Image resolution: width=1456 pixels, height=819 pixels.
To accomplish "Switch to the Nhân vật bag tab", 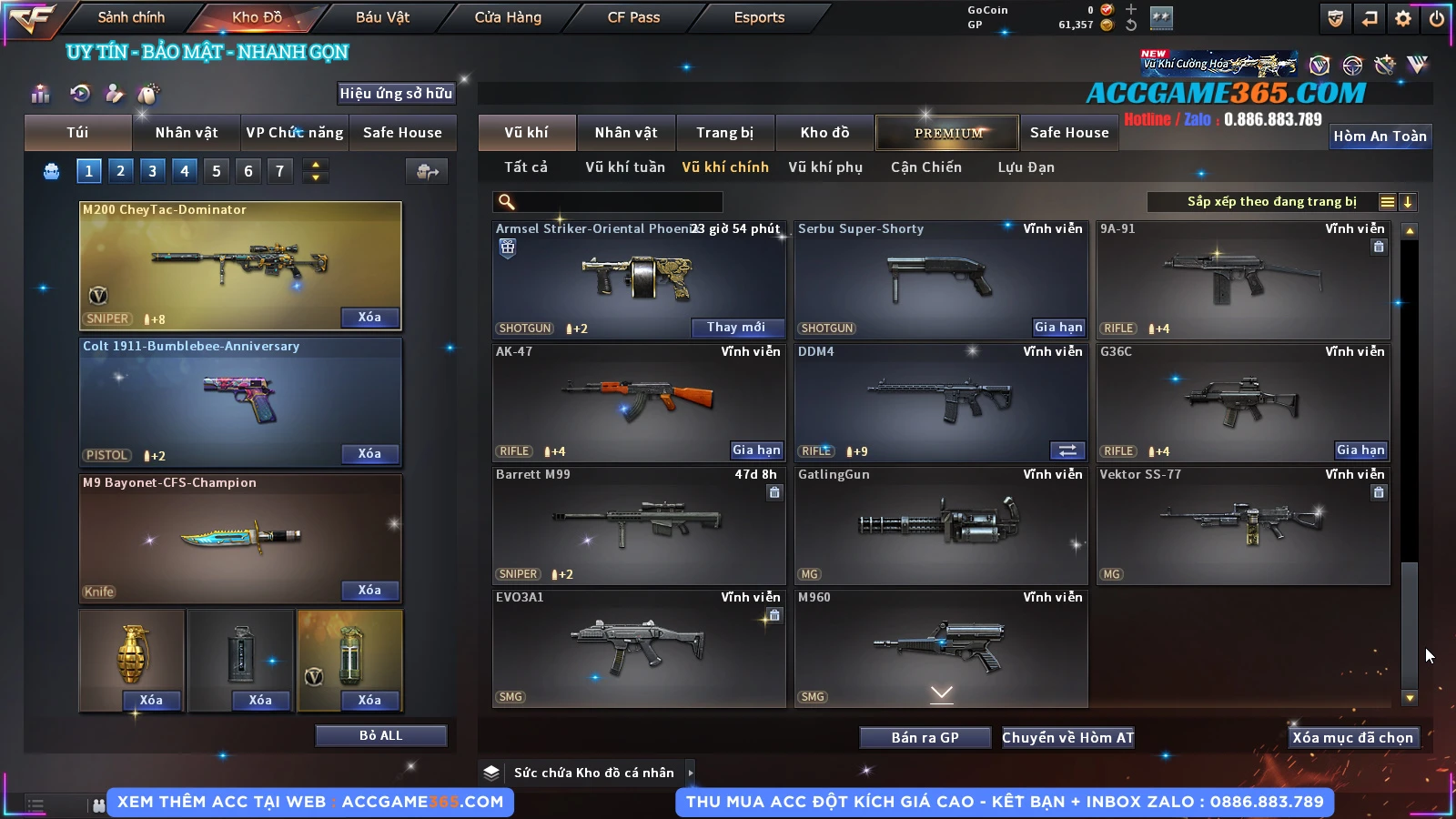I will click(x=187, y=133).
